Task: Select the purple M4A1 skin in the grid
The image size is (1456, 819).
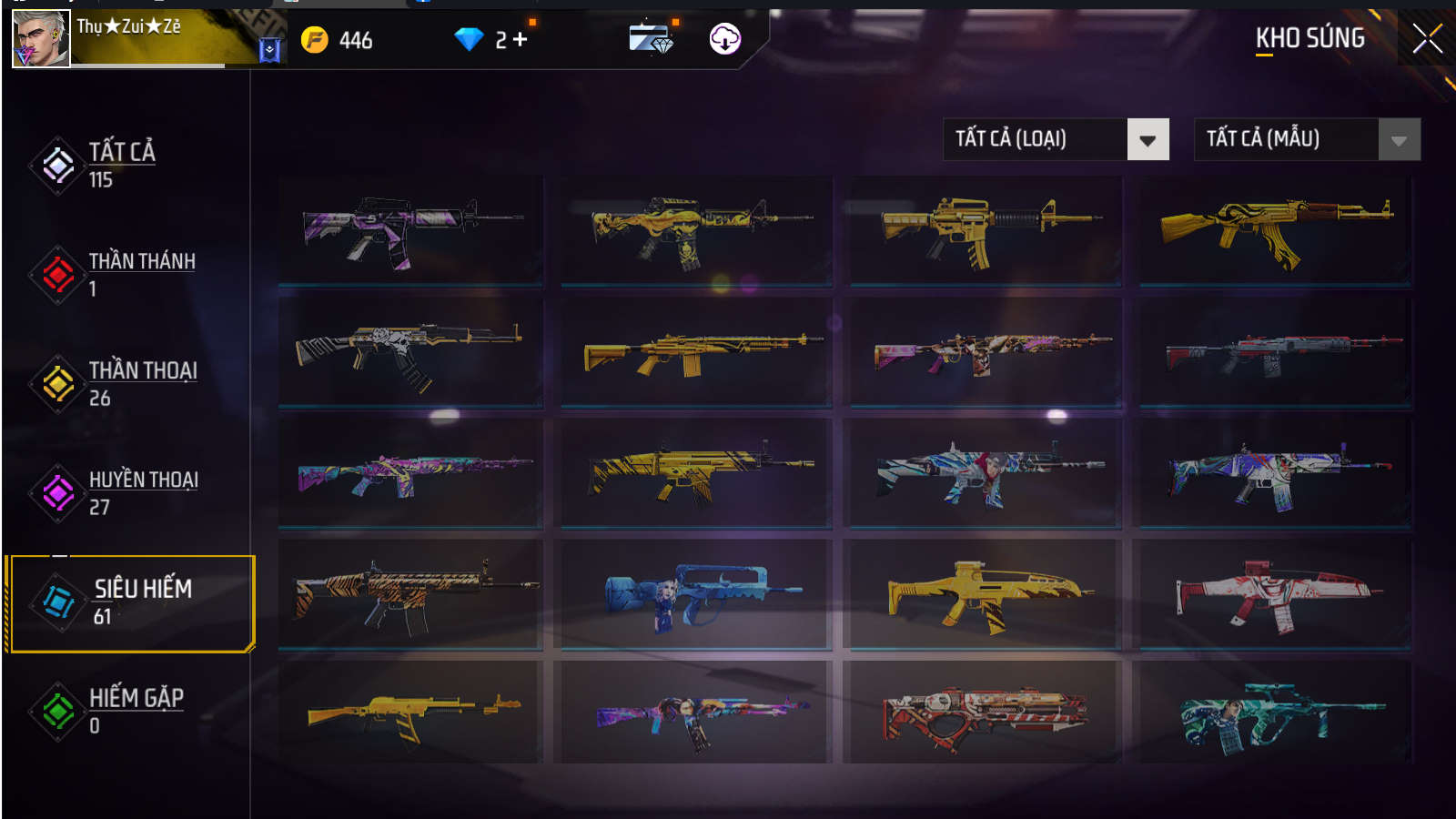Action: tap(411, 230)
